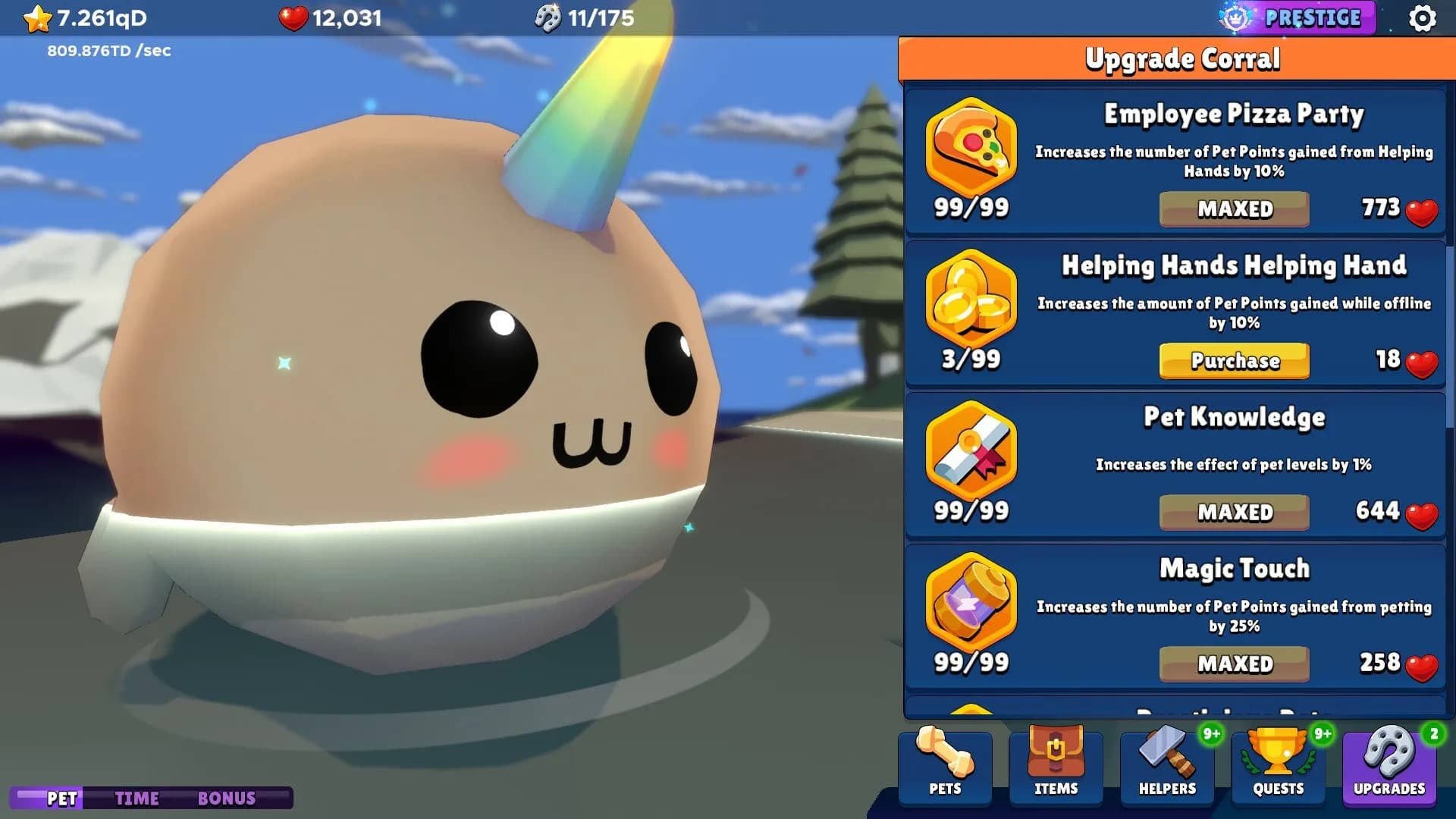Click the Pet Knowledge diploma icon

[971, 449]
